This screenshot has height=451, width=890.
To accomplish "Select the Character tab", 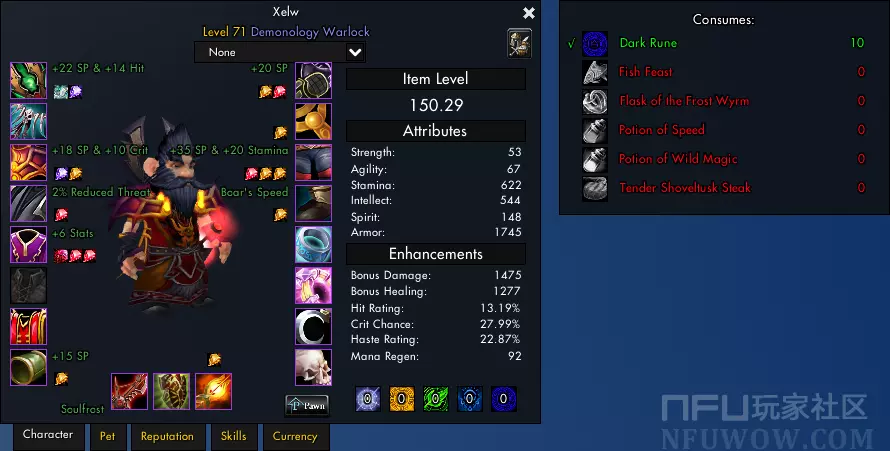I will 48,435.
